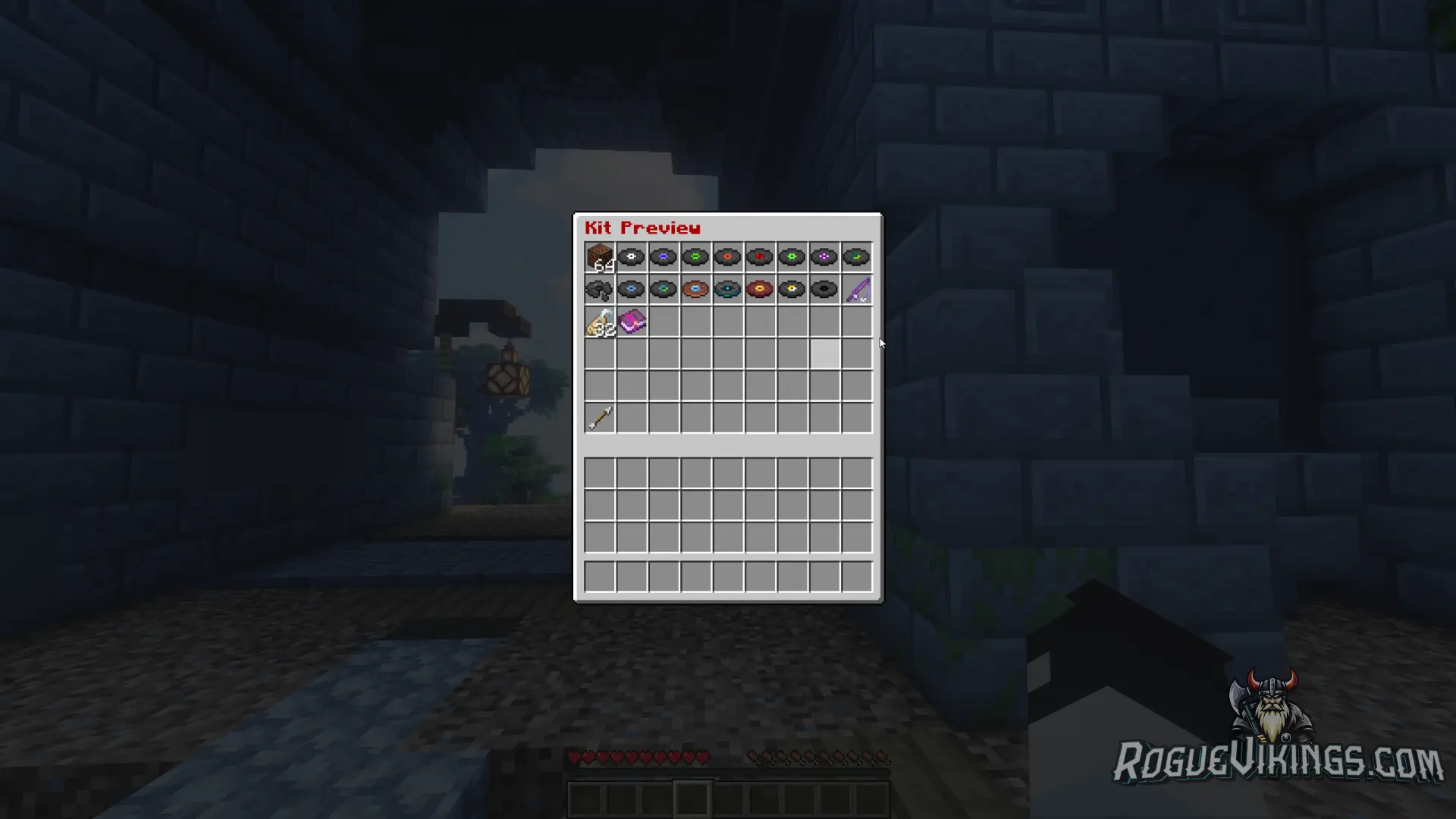Click the green-centered Cat music disc
Viewport: 1456px width, 819px height.
point(695,256)
